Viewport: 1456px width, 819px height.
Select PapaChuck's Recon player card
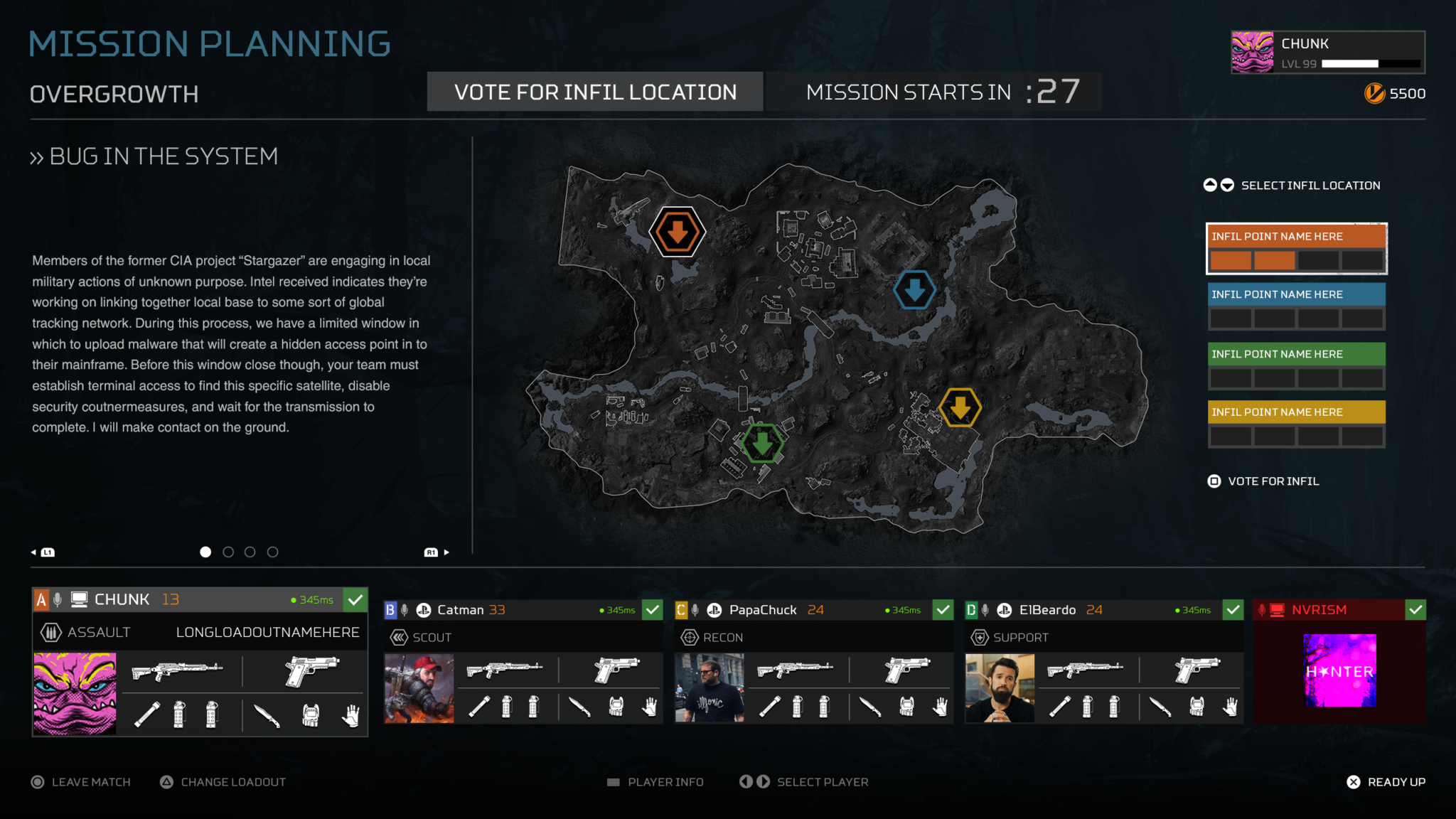814,662
